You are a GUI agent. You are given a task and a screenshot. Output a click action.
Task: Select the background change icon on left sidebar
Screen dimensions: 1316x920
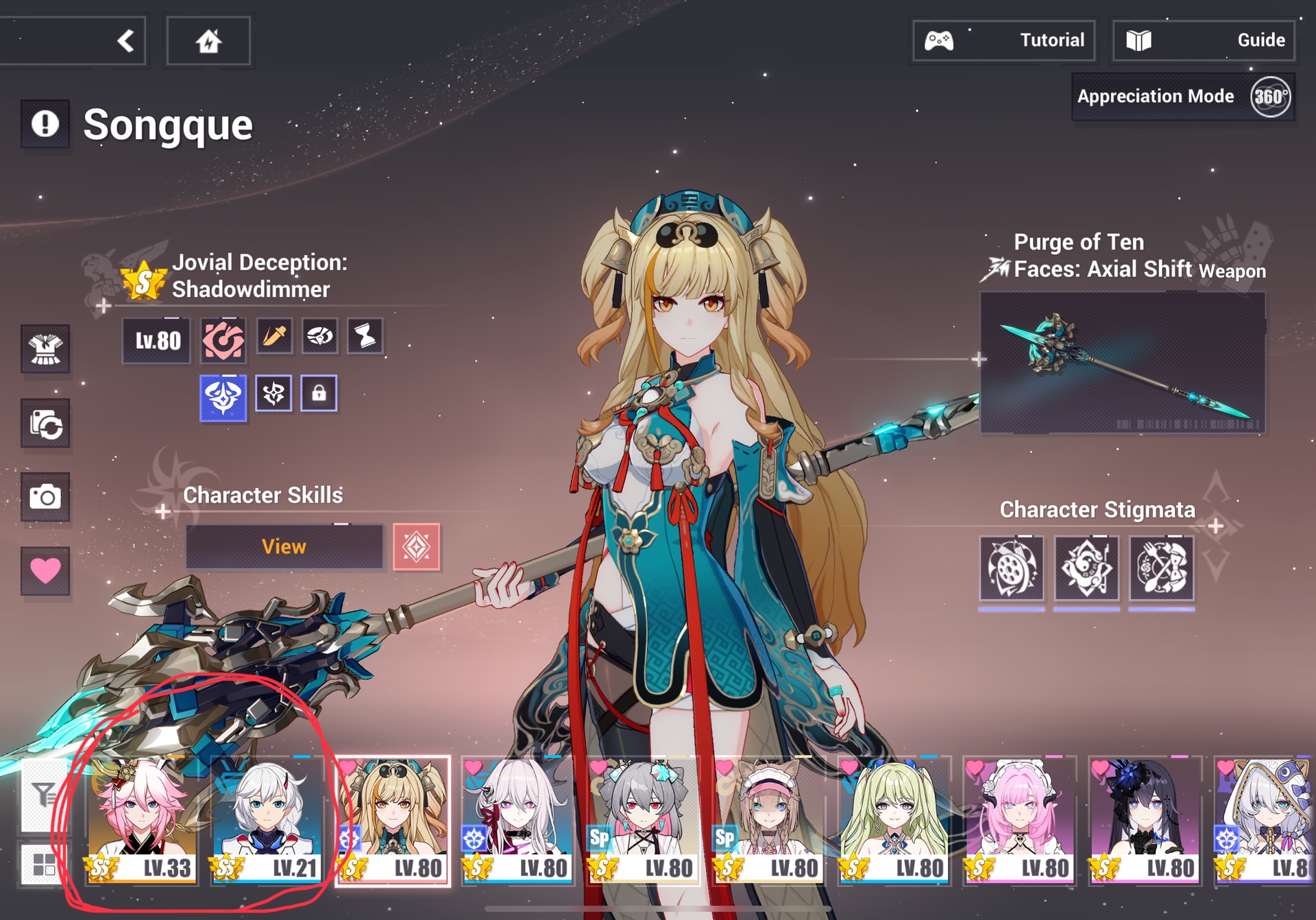(45, 425)
